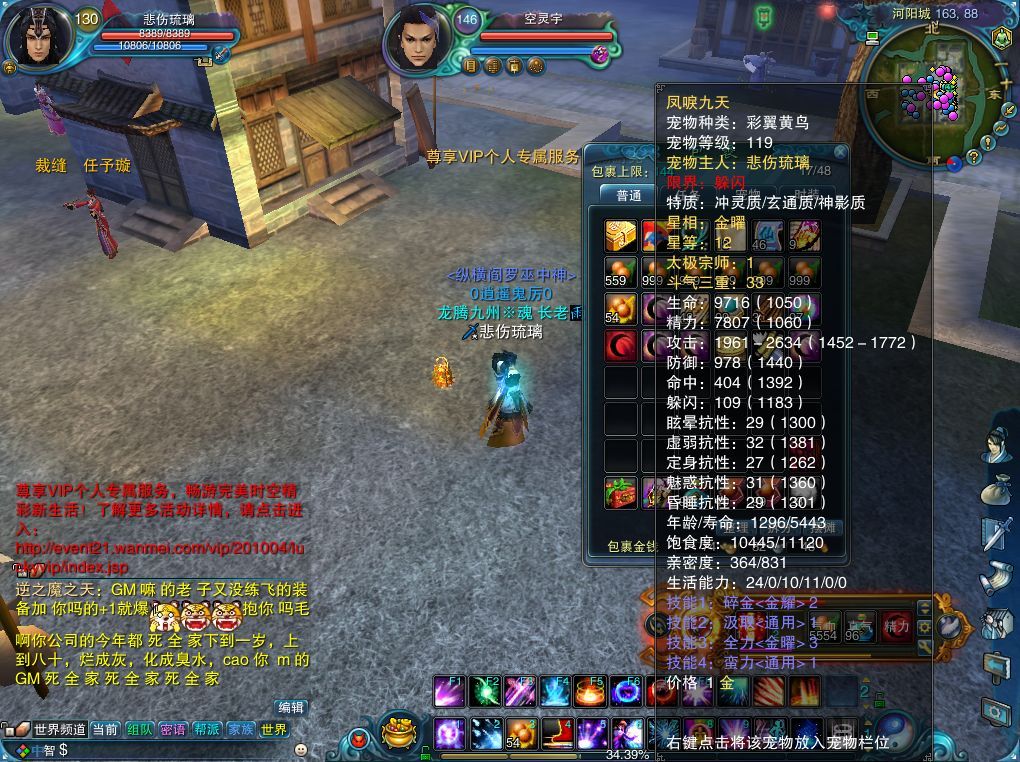Viewport: 1020px width, 762px height.
Task: Click the 编辑 chat edit button
Action: pyautogui.click(x=291, y=707)
